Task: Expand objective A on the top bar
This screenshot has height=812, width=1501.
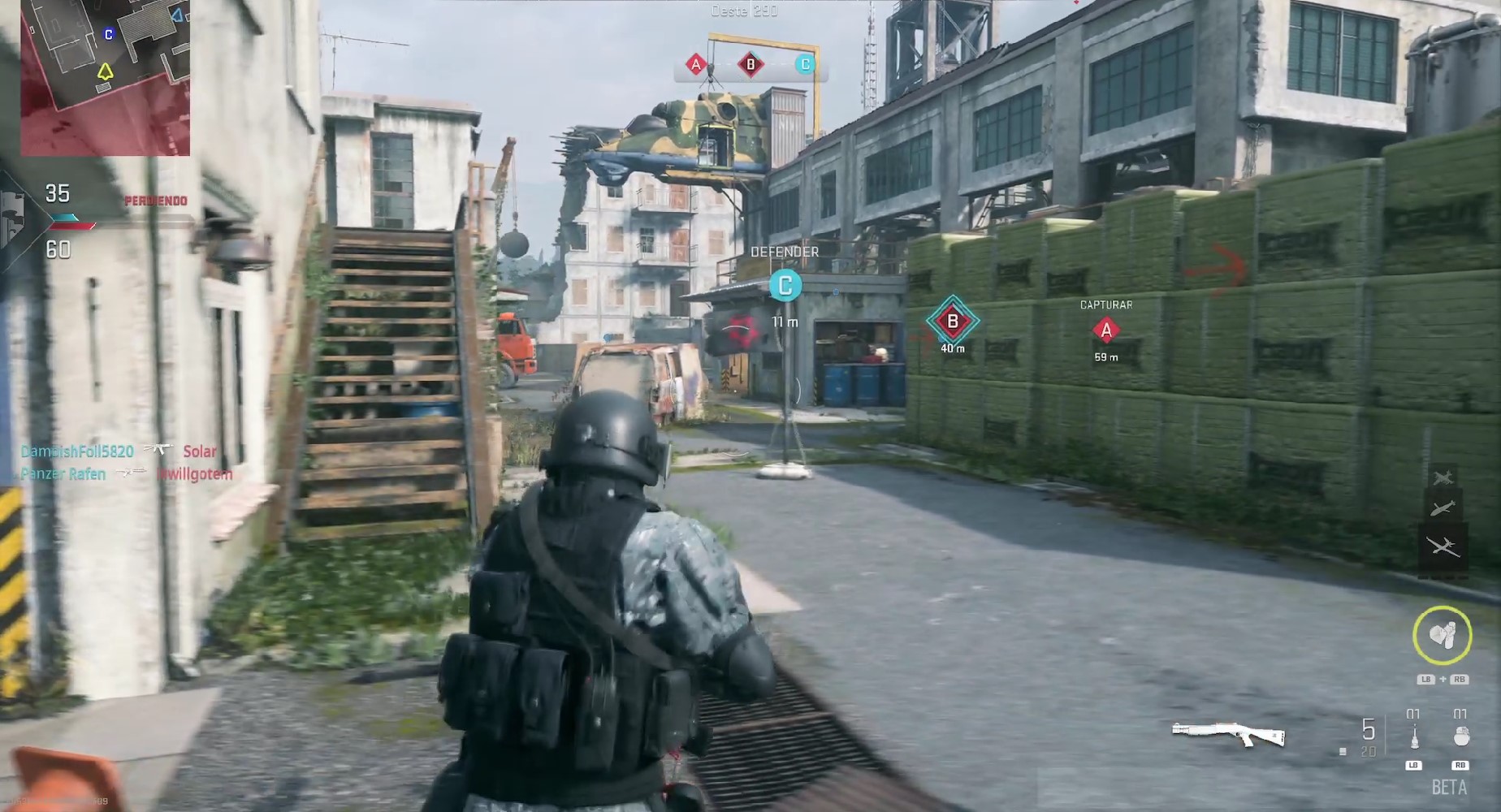Action: click(695, 63)
